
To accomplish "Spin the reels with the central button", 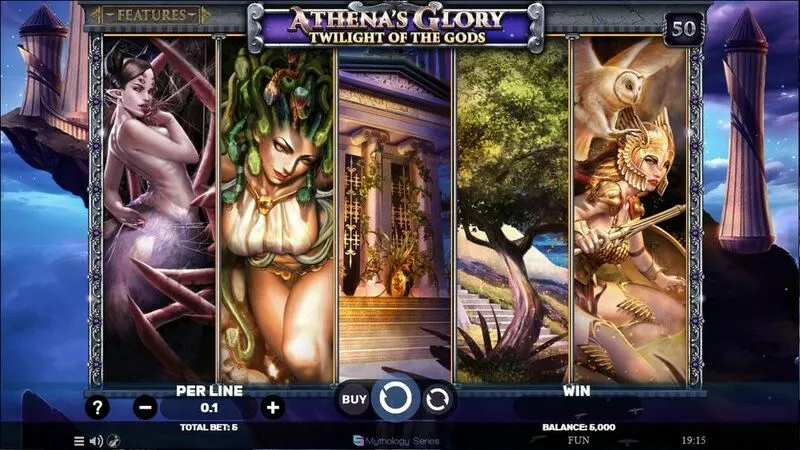I will (396, 399).
